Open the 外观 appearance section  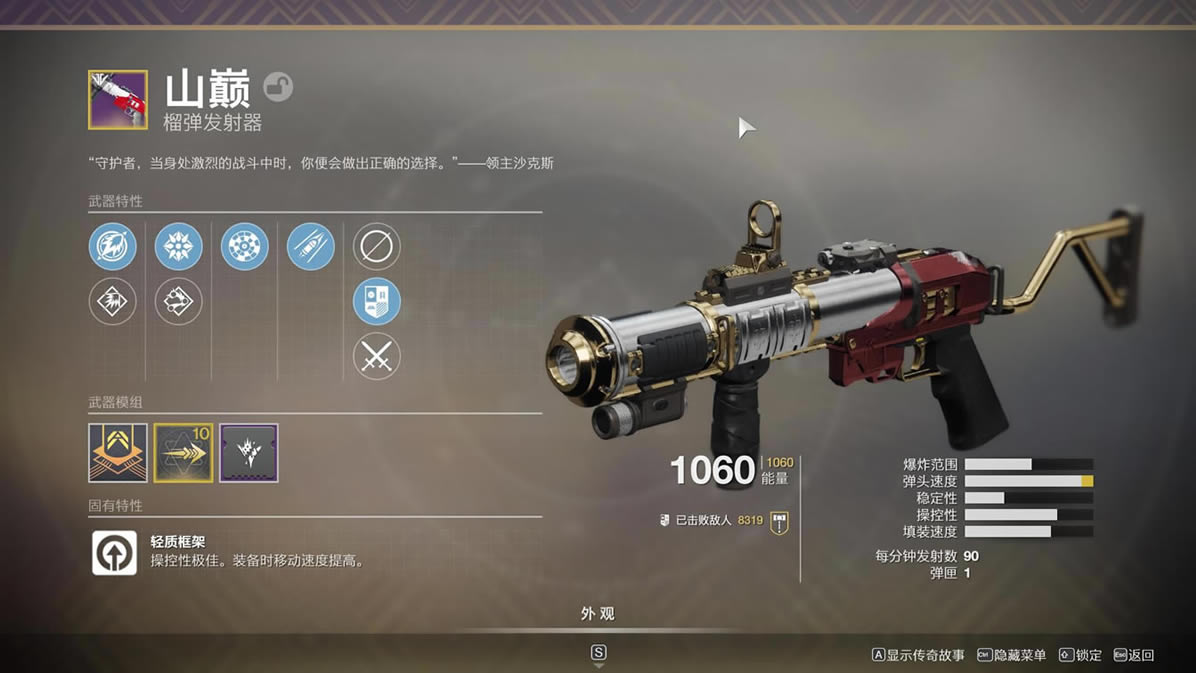pos(598,614)
